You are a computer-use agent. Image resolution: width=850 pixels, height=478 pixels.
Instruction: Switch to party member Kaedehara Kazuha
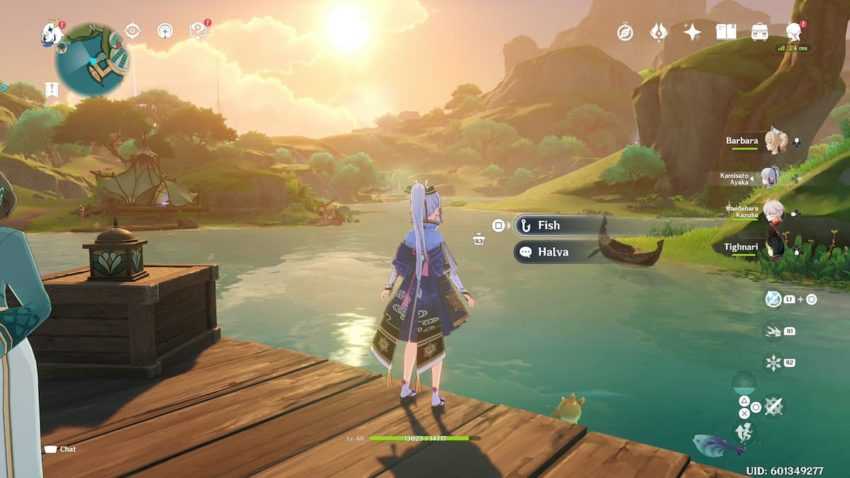773,211
